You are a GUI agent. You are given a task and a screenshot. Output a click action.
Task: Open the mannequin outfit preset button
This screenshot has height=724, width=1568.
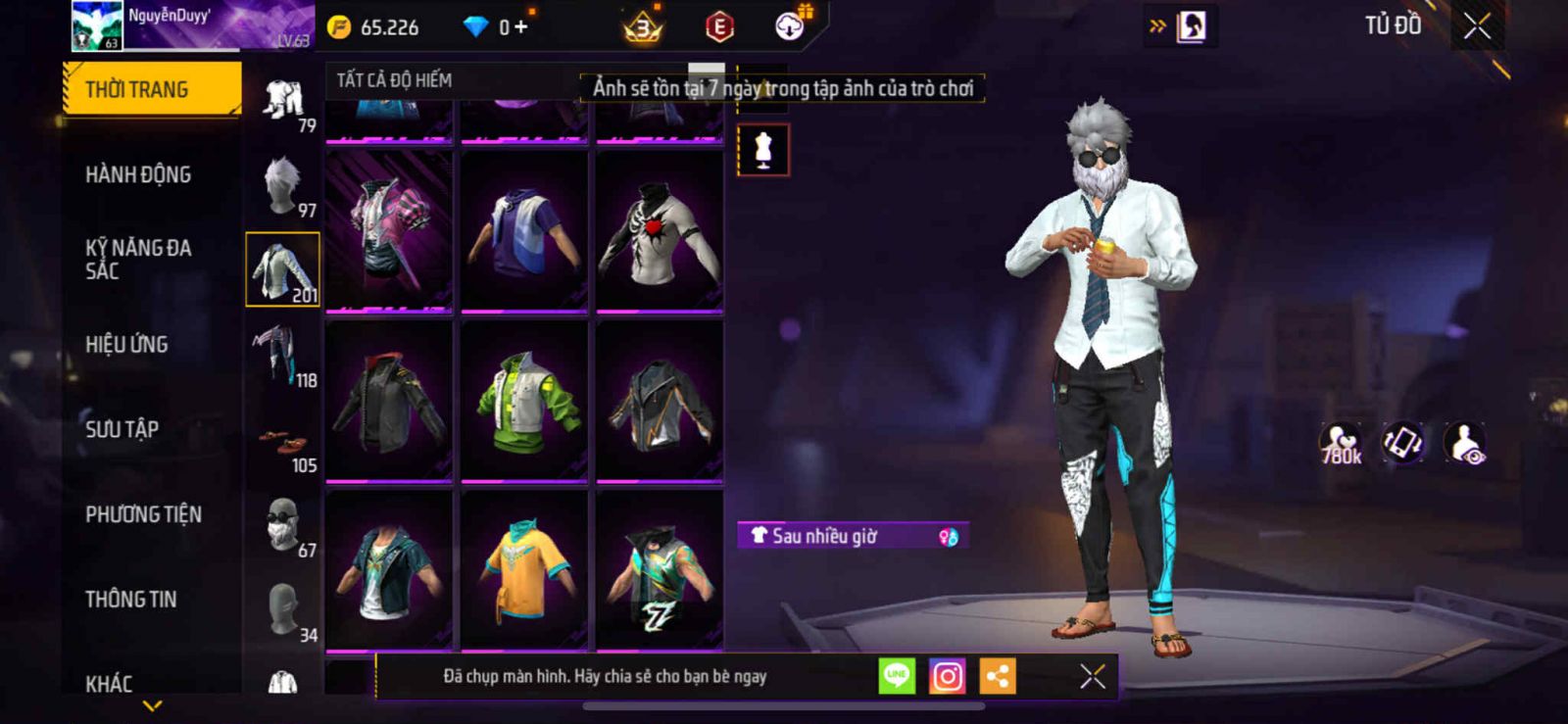click(763, 151)
